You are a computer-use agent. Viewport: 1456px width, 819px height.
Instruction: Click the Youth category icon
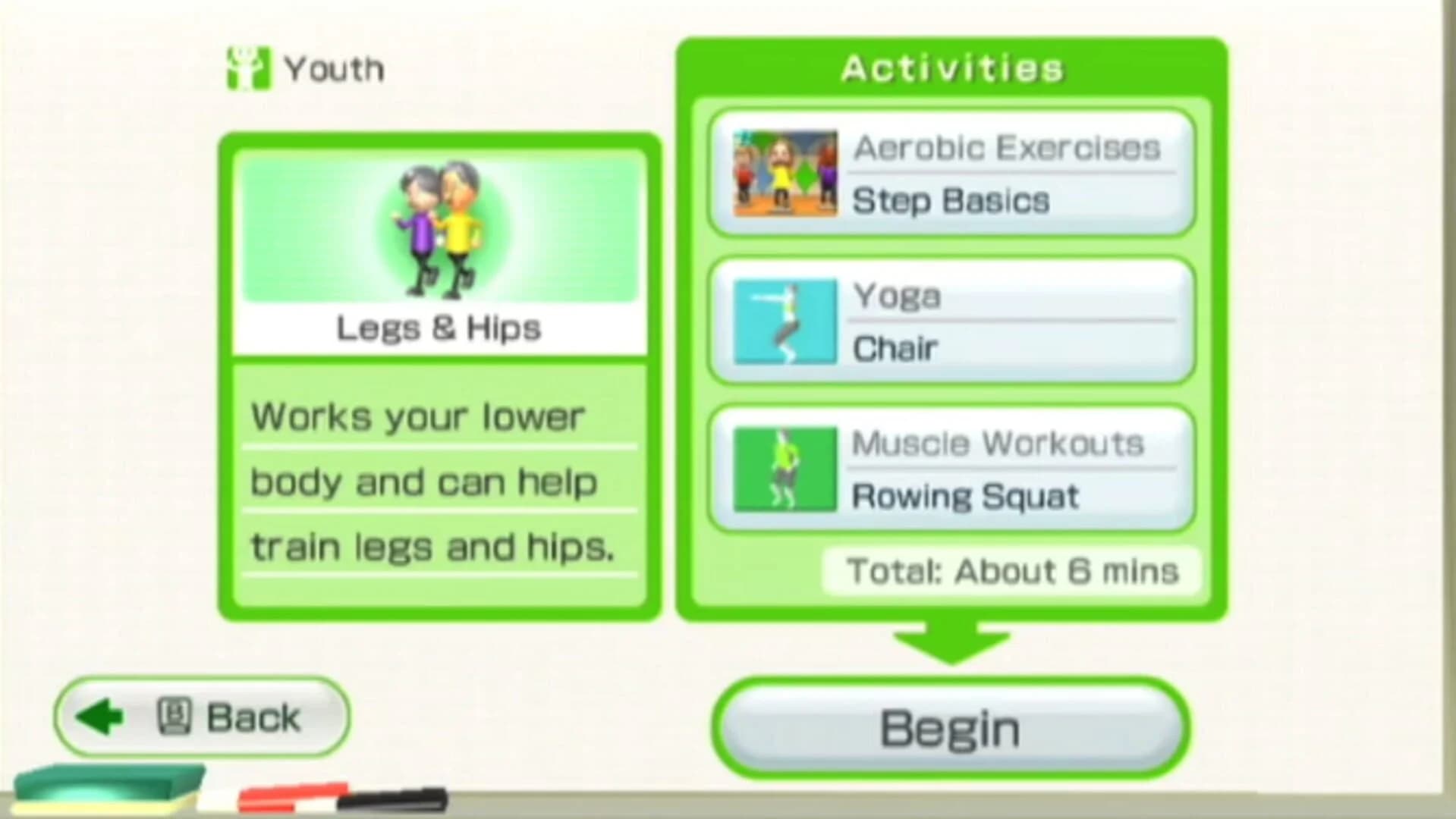point(247,67)
